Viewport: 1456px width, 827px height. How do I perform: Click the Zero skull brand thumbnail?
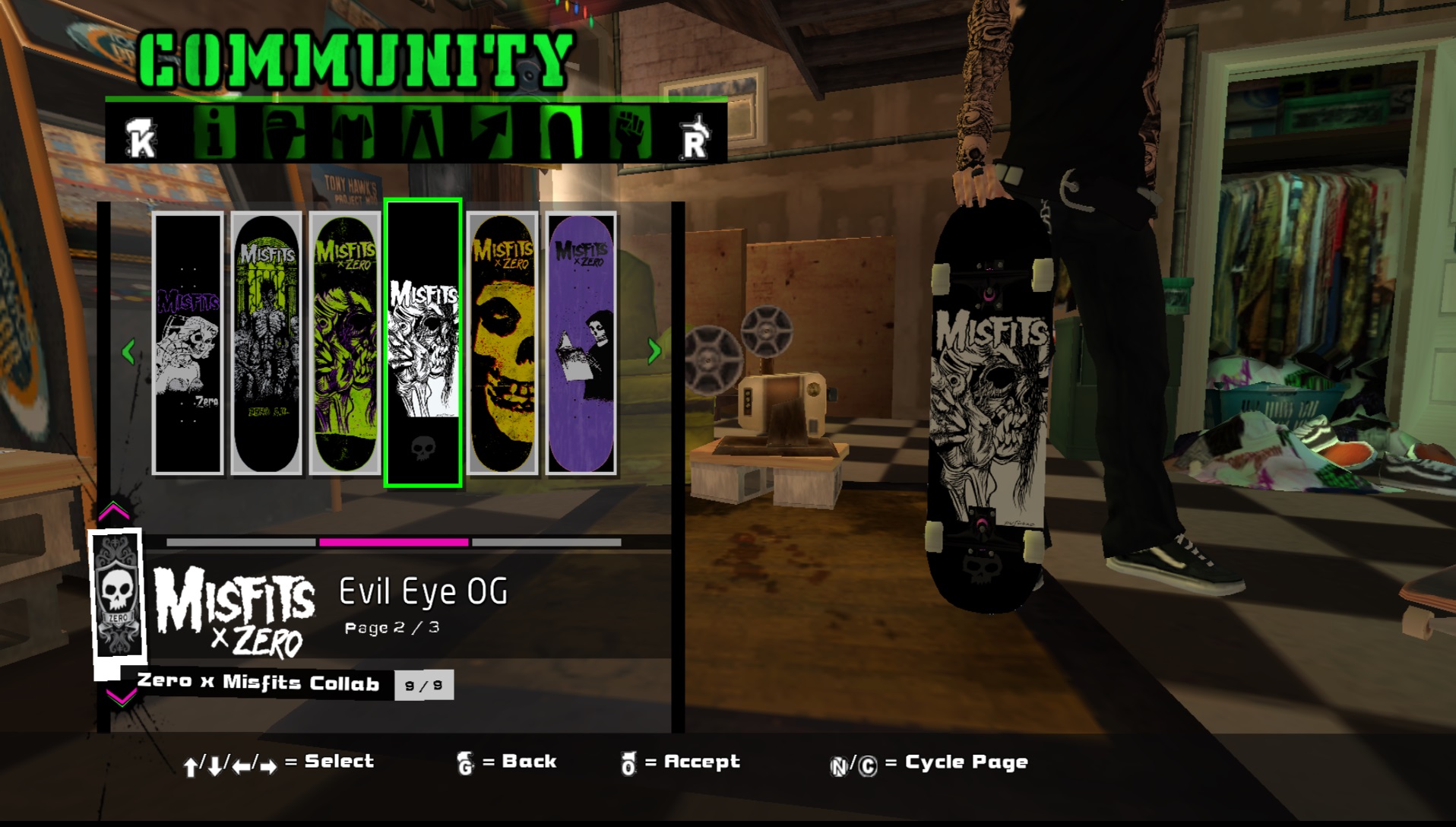117,594
